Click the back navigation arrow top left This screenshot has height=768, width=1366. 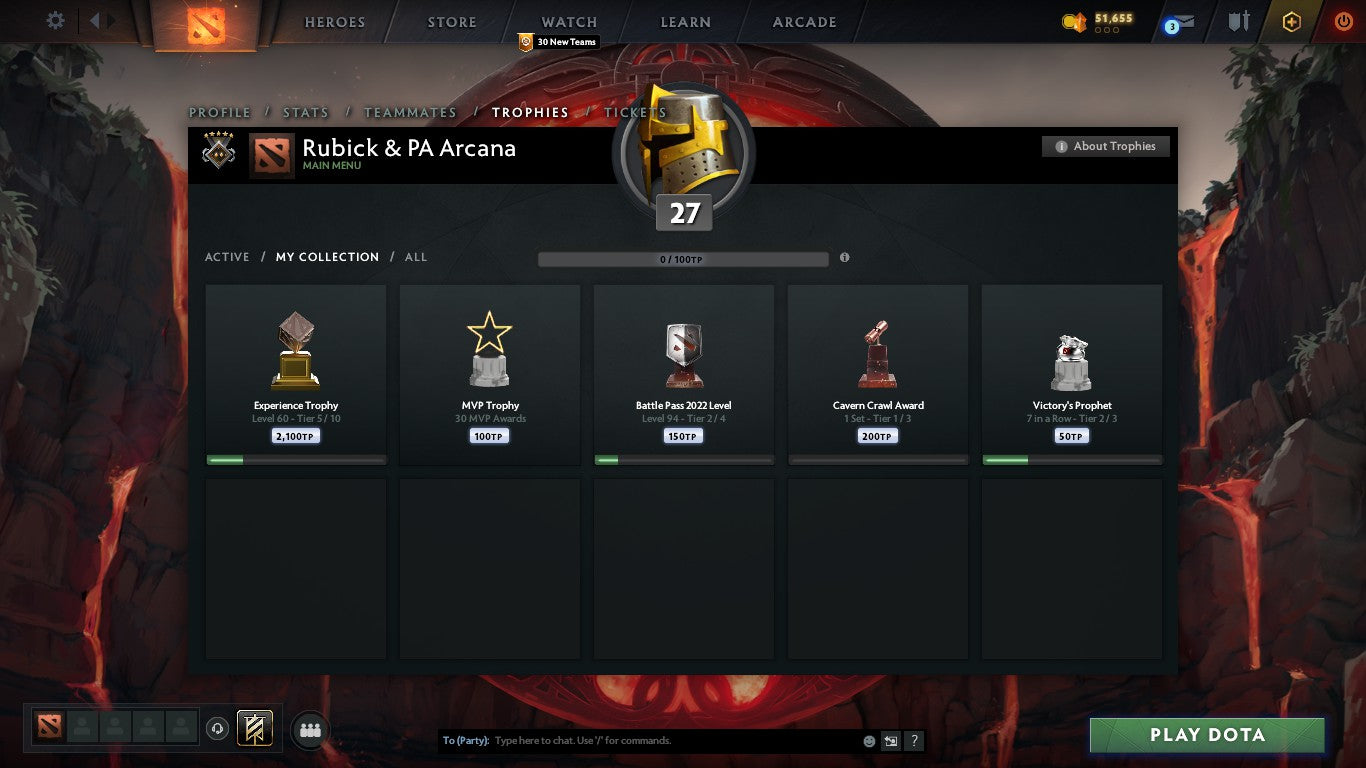(95, 20)
